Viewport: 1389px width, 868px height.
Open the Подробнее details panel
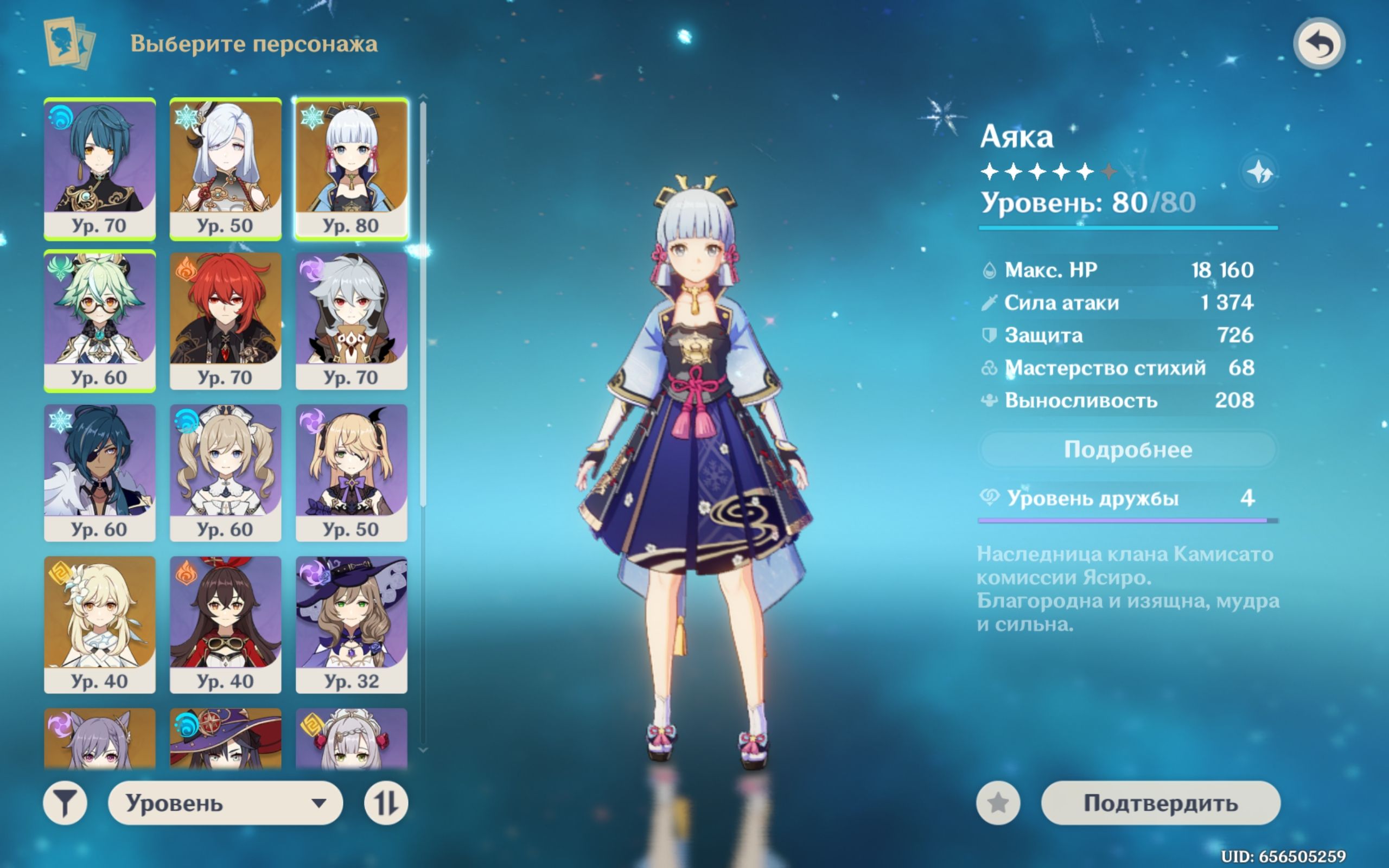coord(1128,450)
